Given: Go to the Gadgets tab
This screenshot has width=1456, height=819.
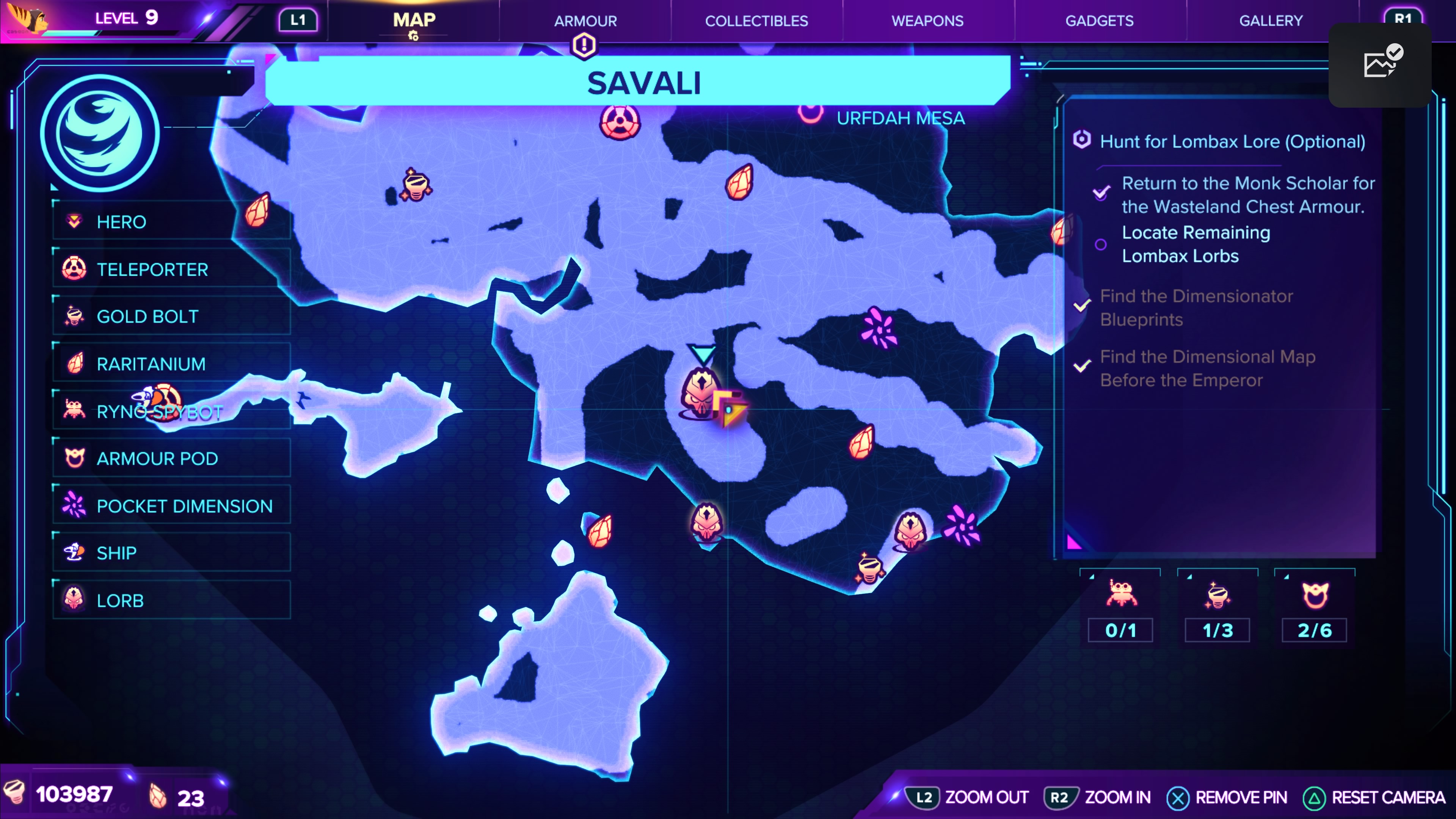Looking at the screenshot, I should (x=1099, y=21).
